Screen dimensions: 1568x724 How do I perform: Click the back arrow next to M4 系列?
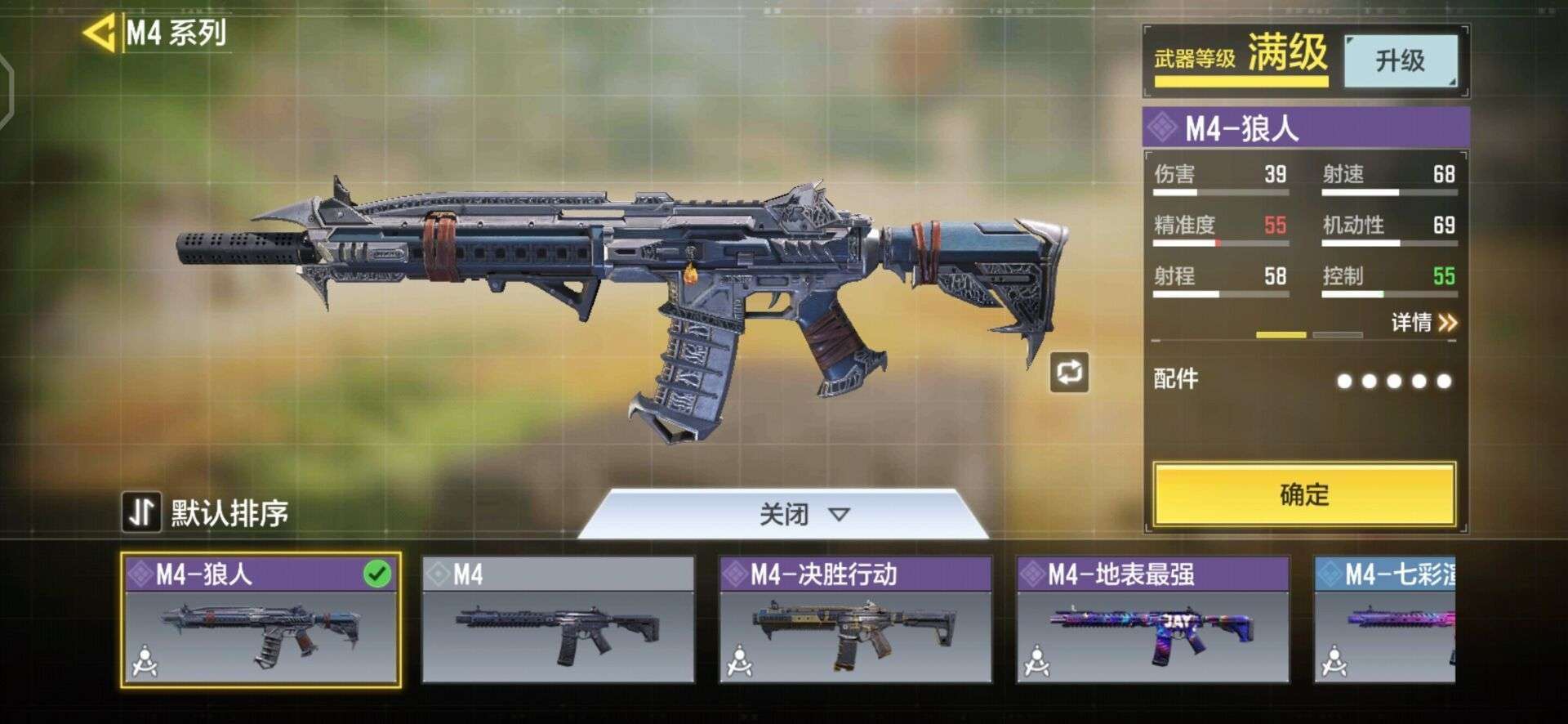click(x=100, y=31)
